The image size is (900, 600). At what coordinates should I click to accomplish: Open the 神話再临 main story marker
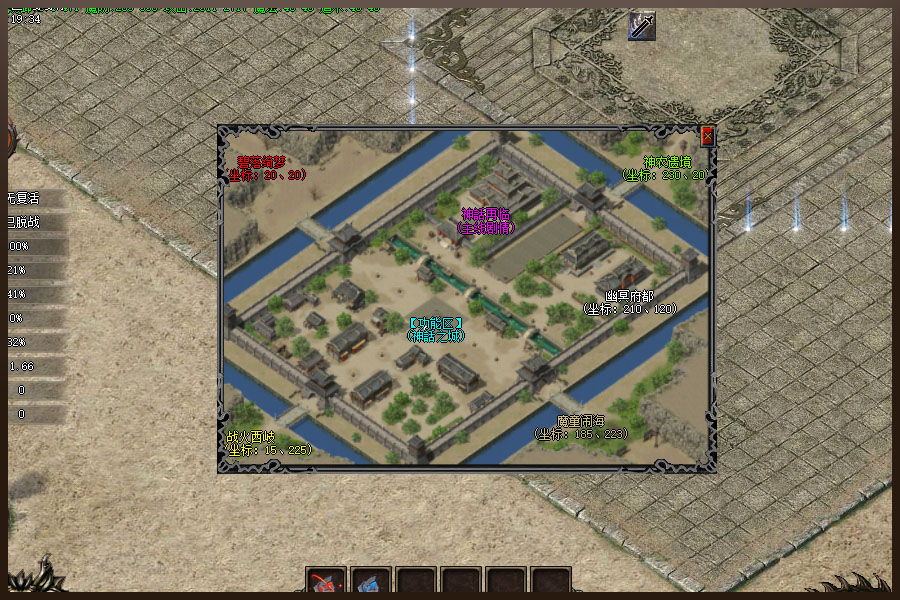coord(487,221)
